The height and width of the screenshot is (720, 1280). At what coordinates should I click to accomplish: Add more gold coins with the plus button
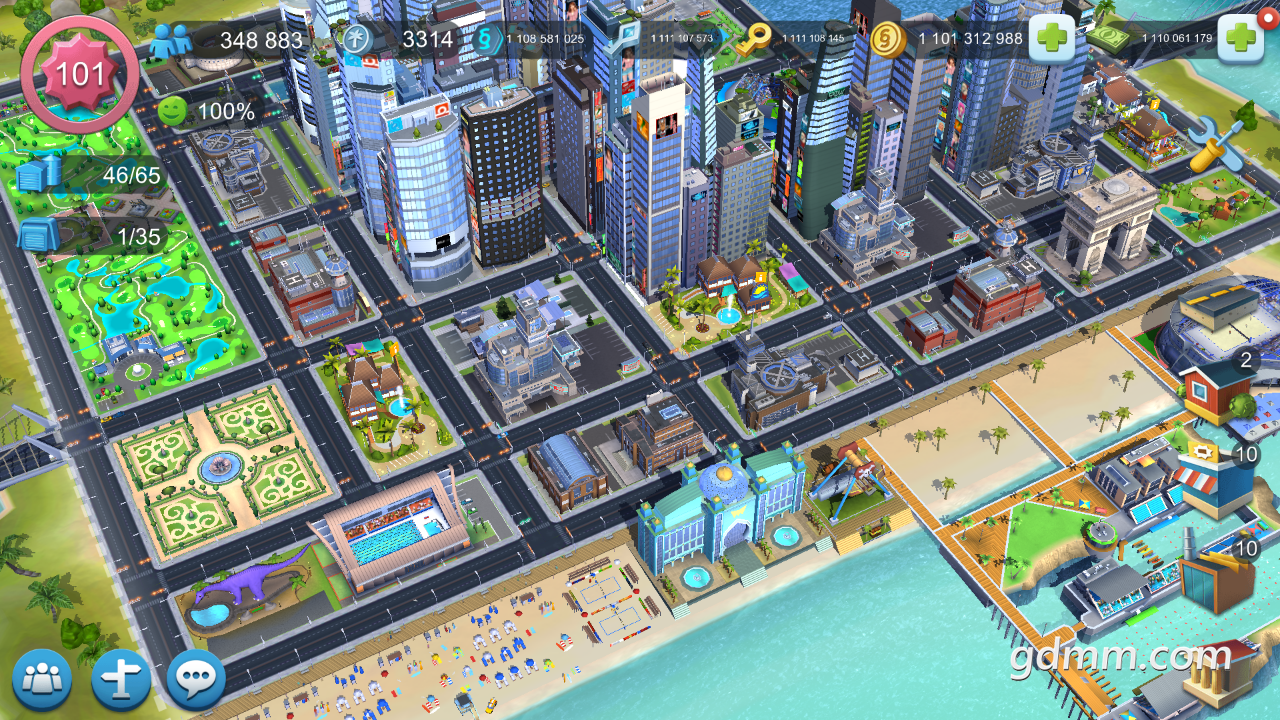1051,39
